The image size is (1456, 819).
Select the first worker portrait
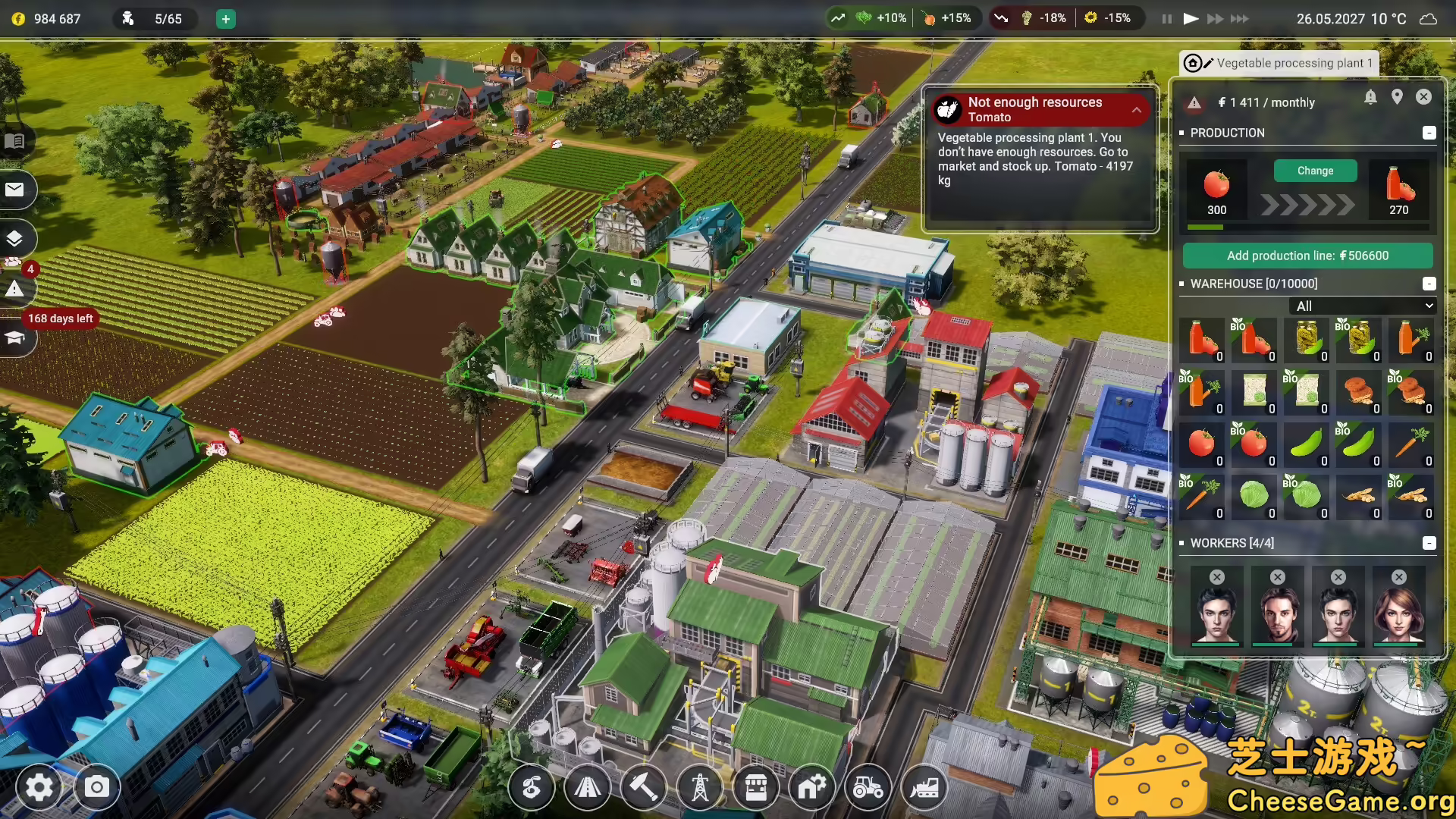click(1216, 607)
